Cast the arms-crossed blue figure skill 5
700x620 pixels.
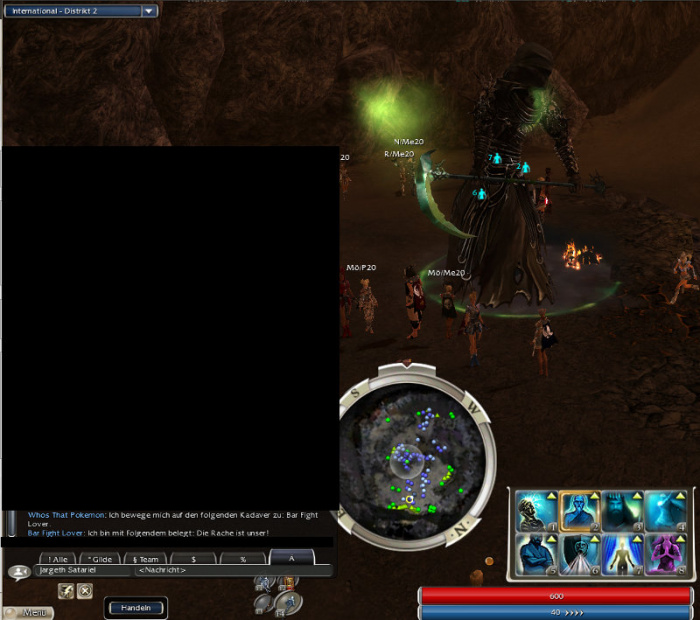tap(536, 555)
